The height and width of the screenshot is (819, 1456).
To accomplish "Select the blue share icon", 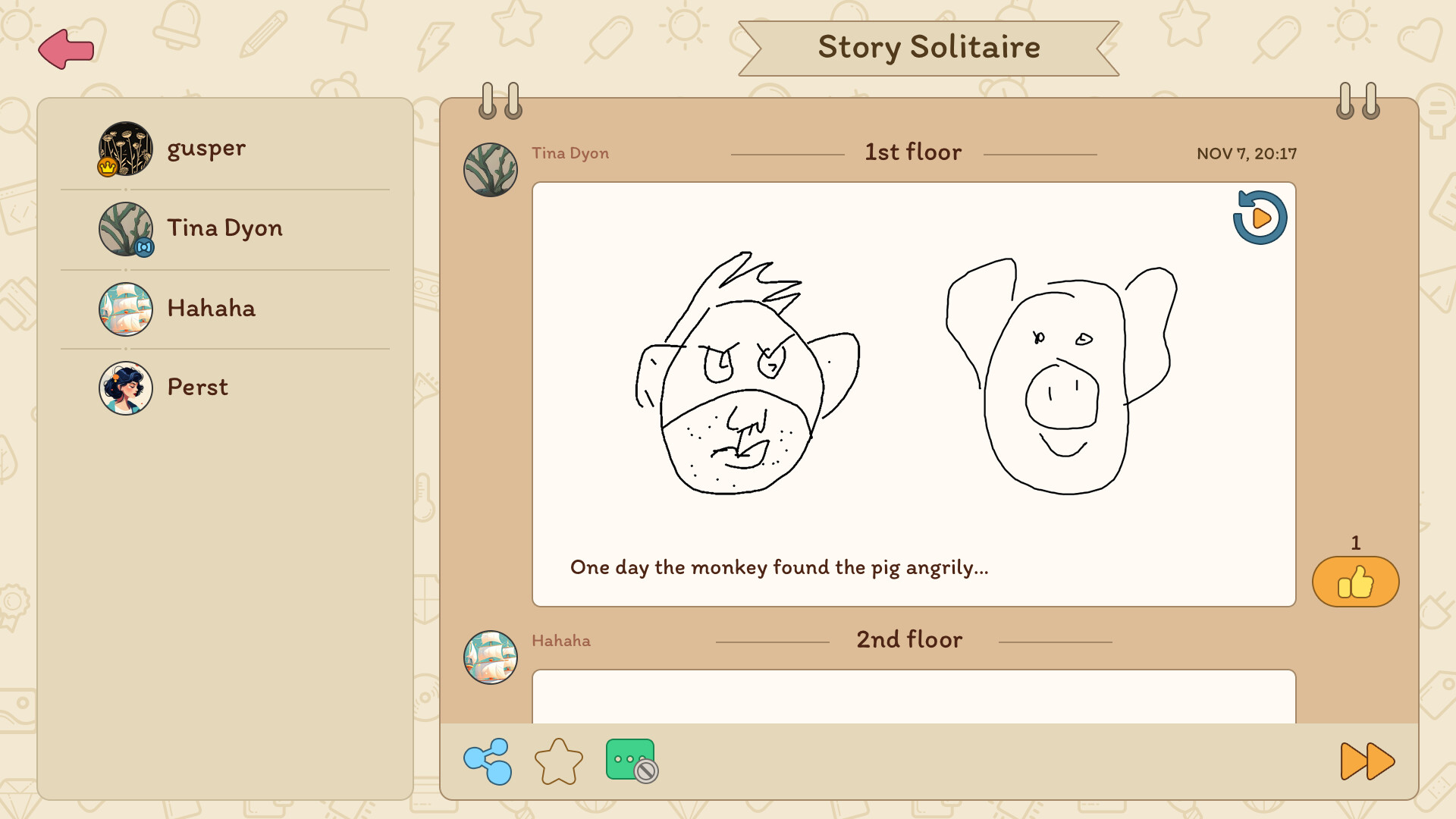I will pyautogui.click(x=488, y=761).
